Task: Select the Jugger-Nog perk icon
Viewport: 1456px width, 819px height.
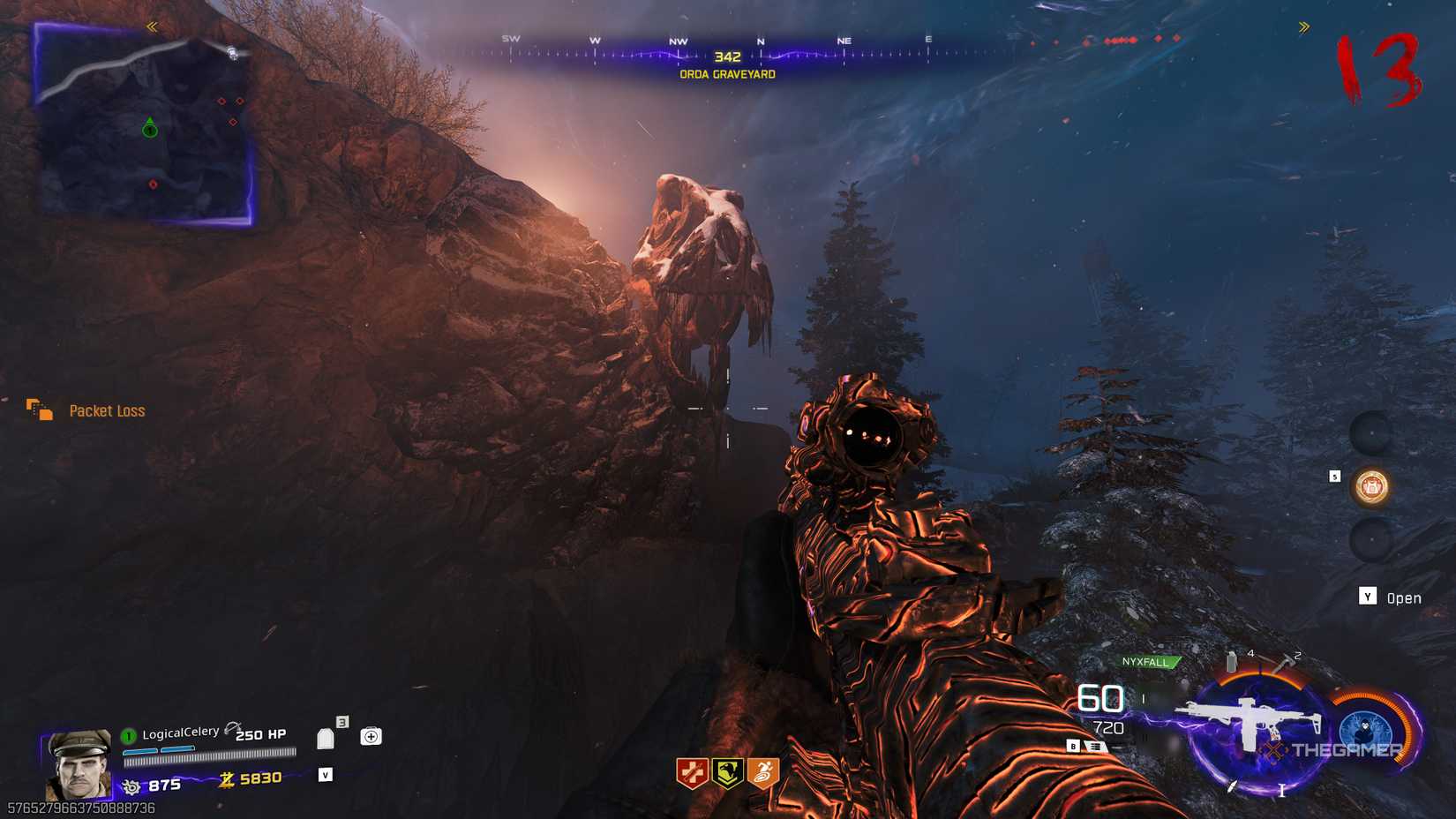Action: tap(694, 770)
